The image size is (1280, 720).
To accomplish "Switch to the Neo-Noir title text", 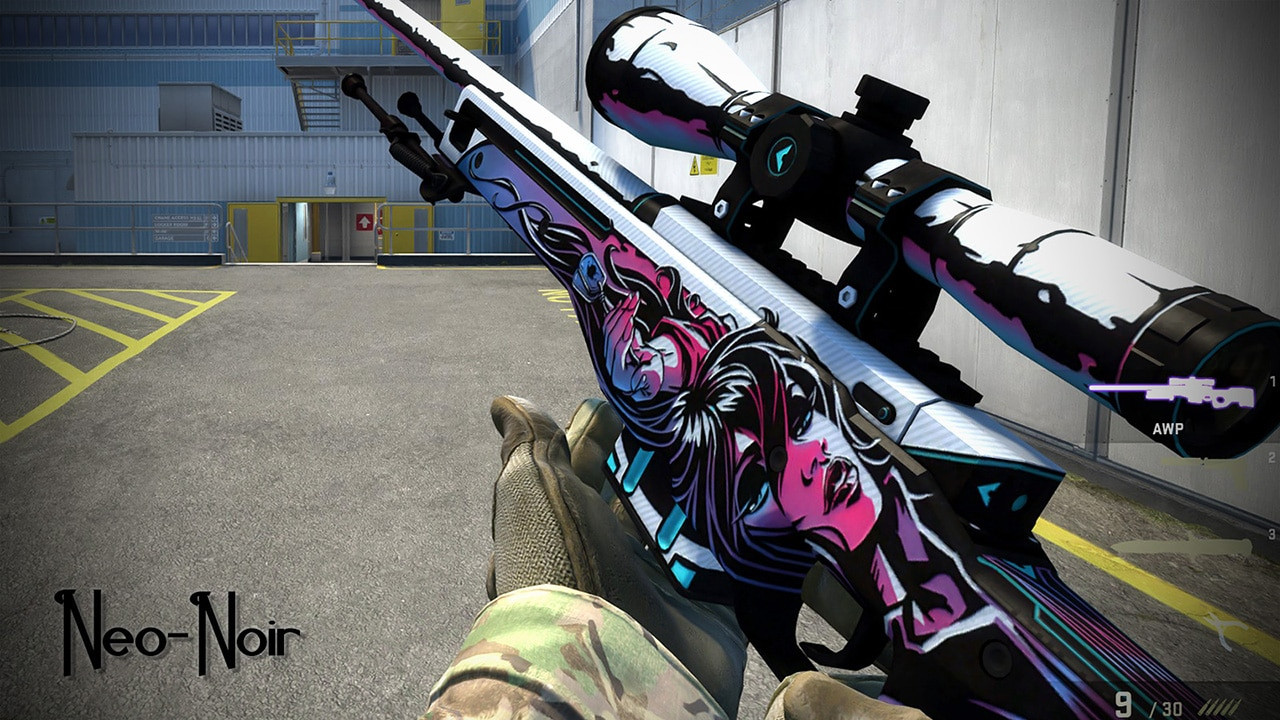I will tap(182, 630).
